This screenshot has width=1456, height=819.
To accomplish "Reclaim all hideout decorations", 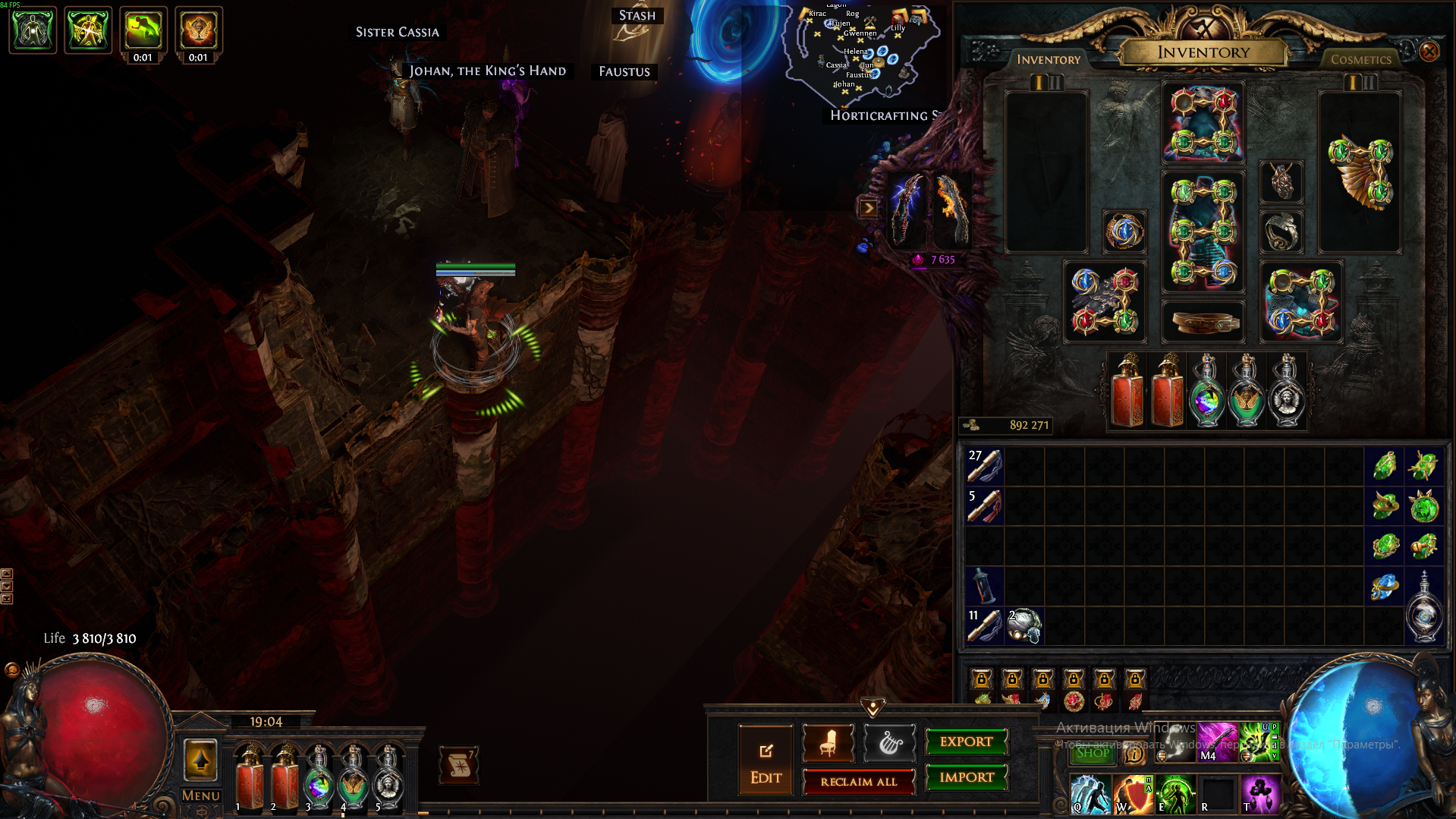I will pos(858,782).
